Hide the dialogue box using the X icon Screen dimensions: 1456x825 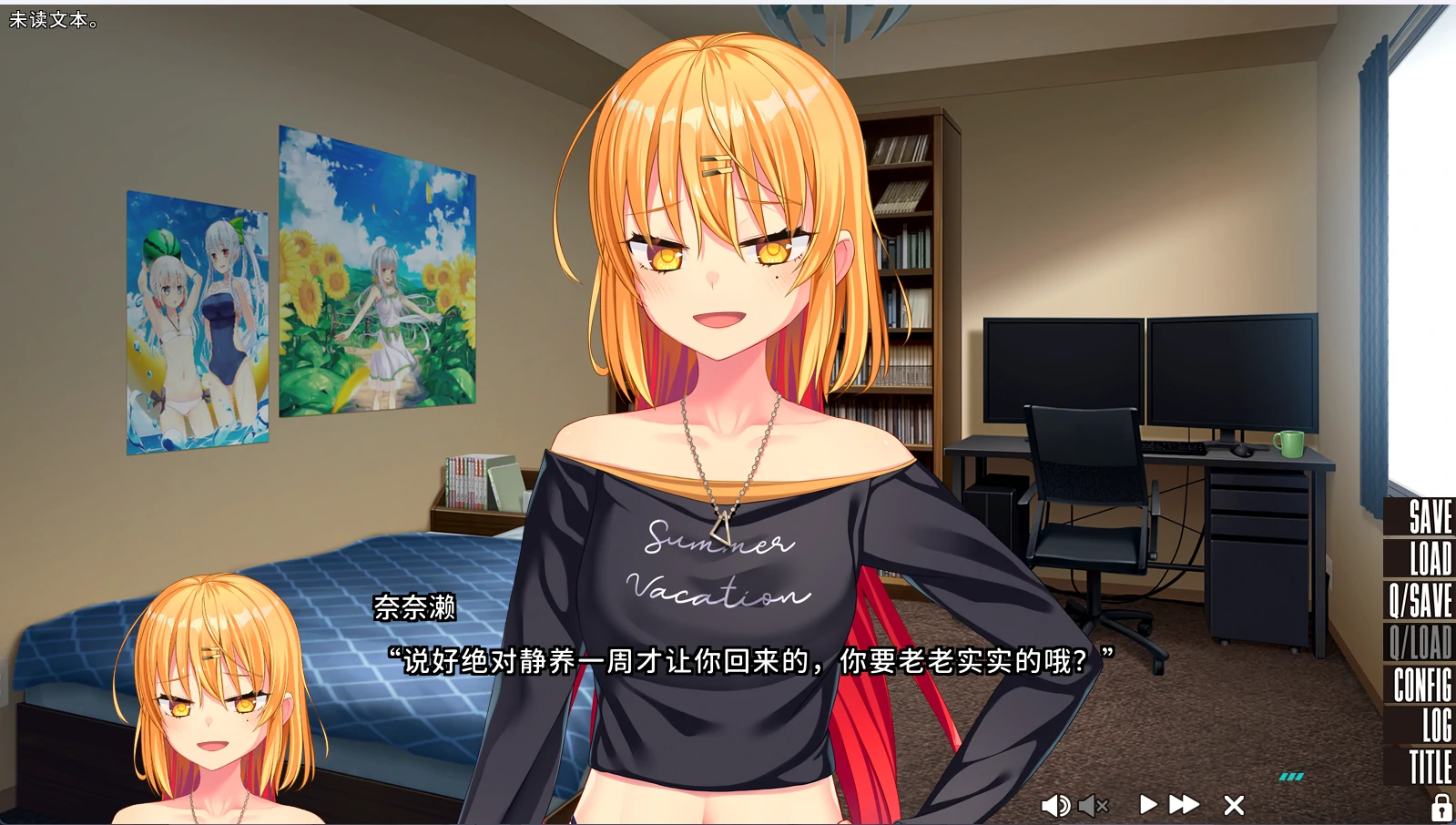[x=1234, y=805]
